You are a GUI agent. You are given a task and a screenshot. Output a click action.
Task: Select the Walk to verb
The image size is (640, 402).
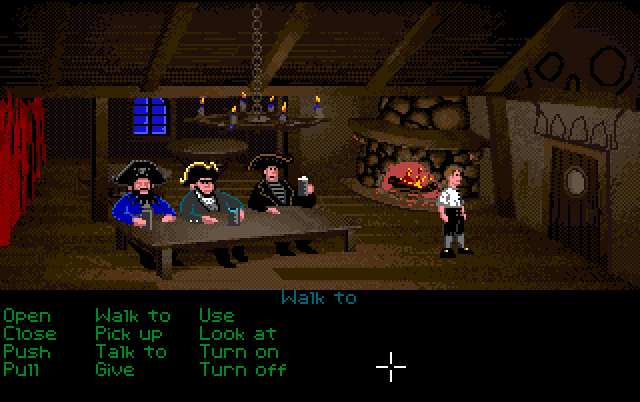[133, 317]
